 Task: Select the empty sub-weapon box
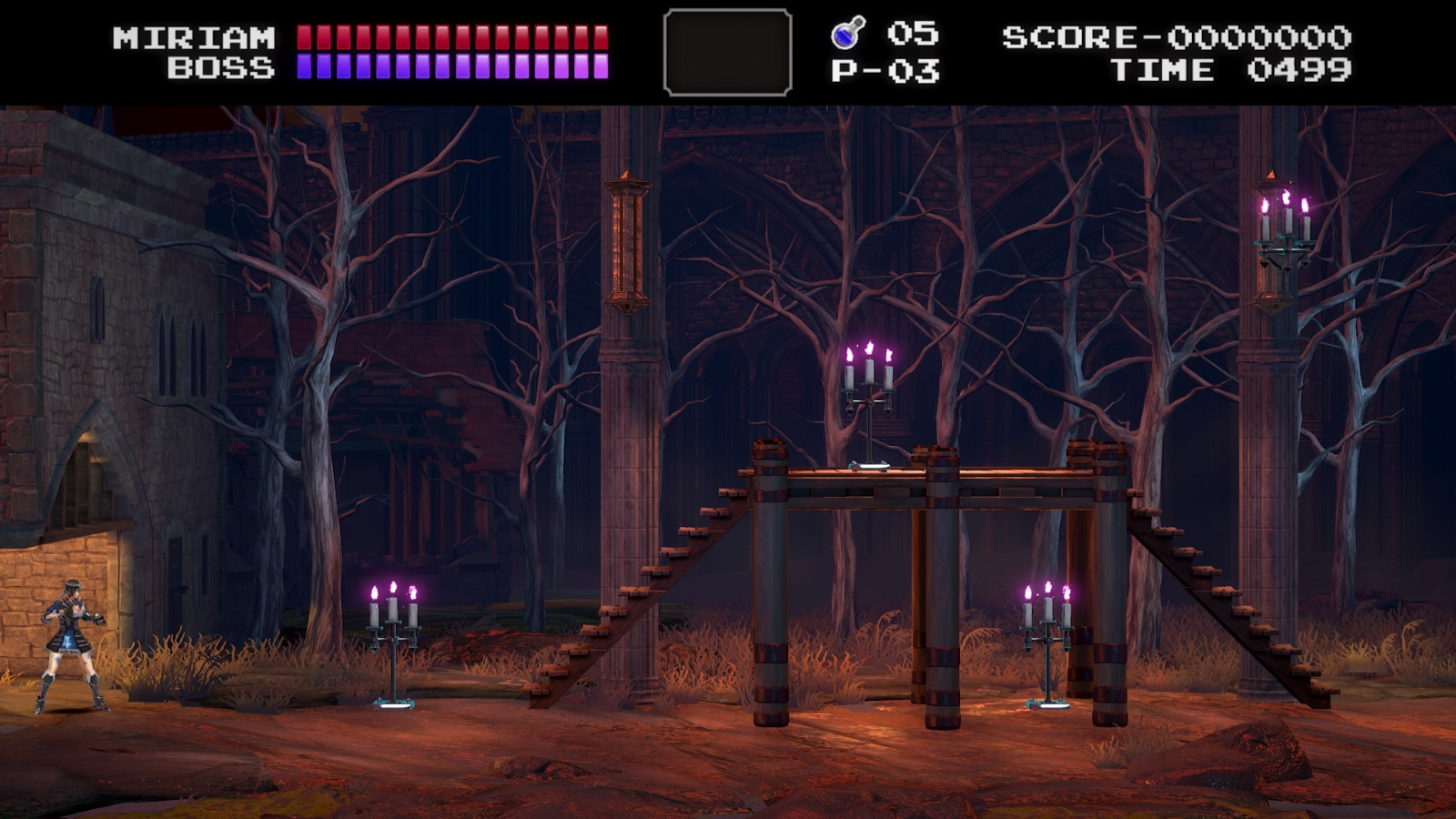(x=728, y=50)
